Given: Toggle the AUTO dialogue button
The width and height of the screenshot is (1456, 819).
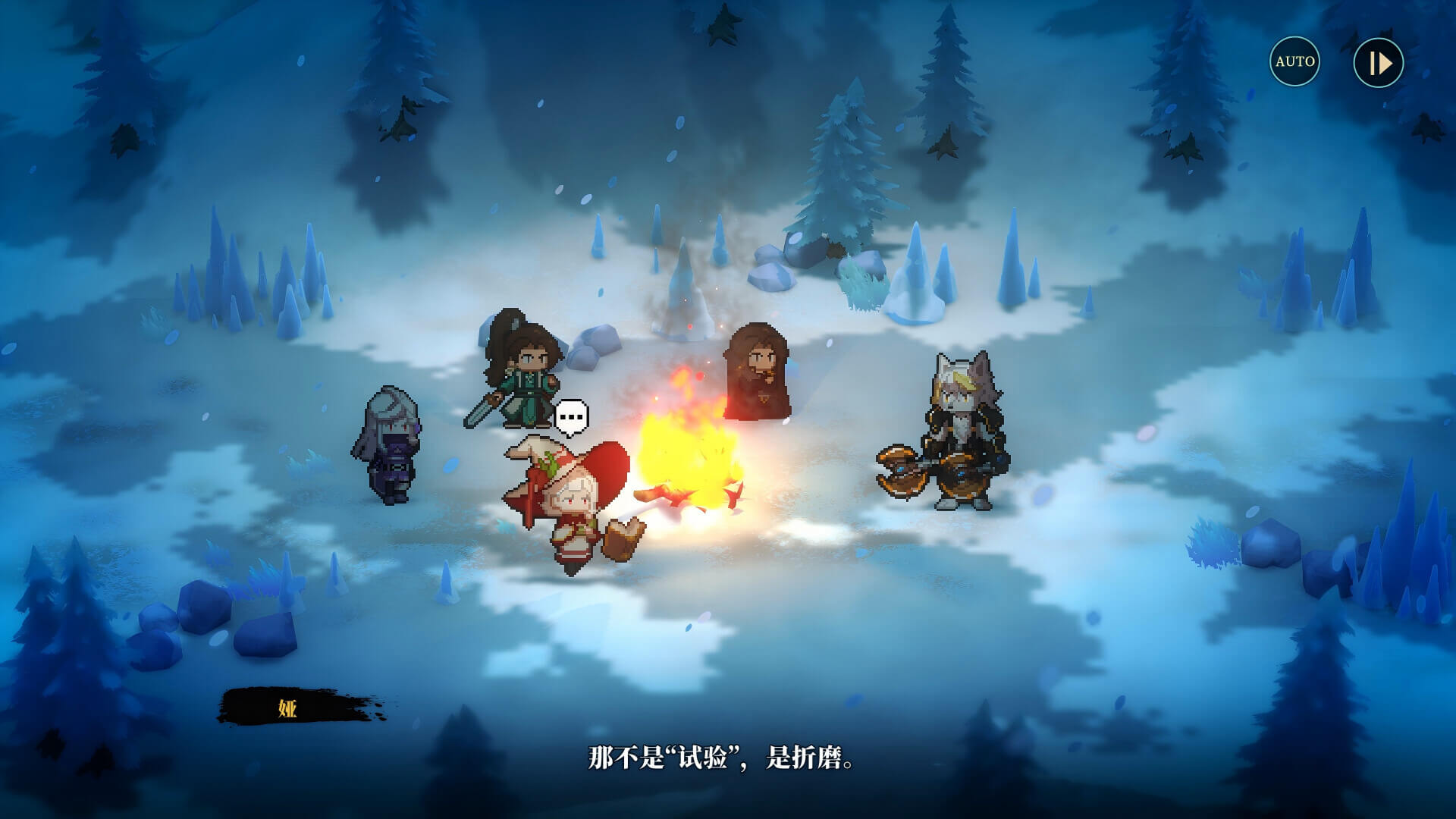Looking at the screenshot, I should click(1294, 61).
